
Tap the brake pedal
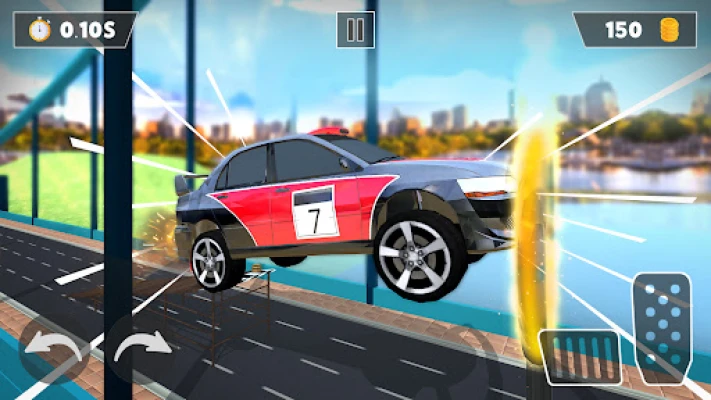(x=580, y=357)
